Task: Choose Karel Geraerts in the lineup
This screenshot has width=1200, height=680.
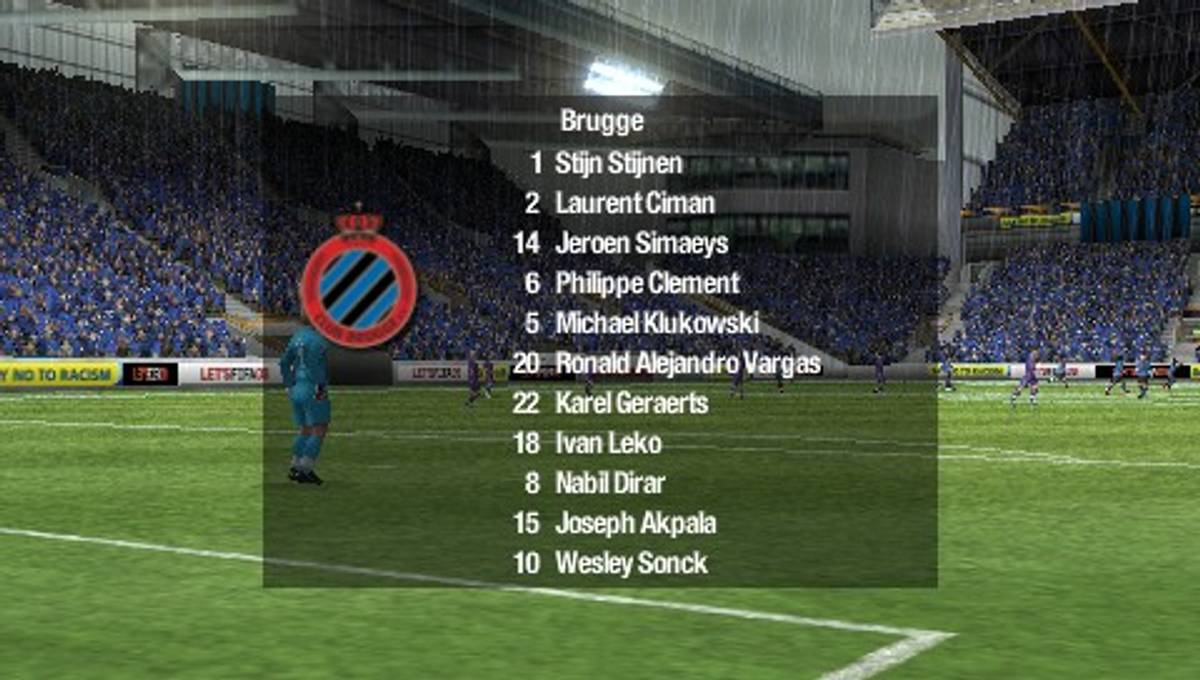Action: click(x=631, y=403)
